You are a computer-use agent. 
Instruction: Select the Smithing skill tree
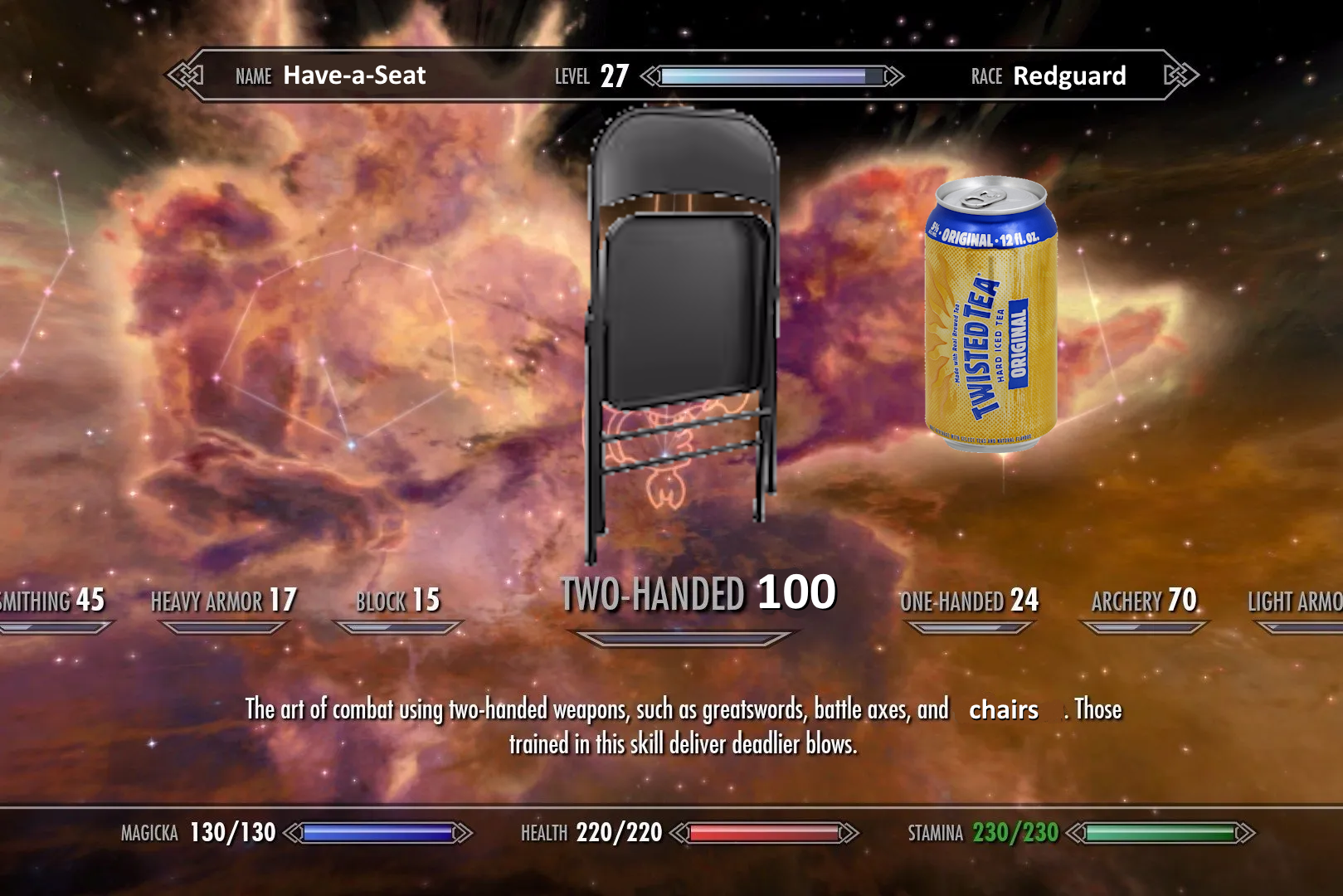pyautogui.click(x=51, y=601)
